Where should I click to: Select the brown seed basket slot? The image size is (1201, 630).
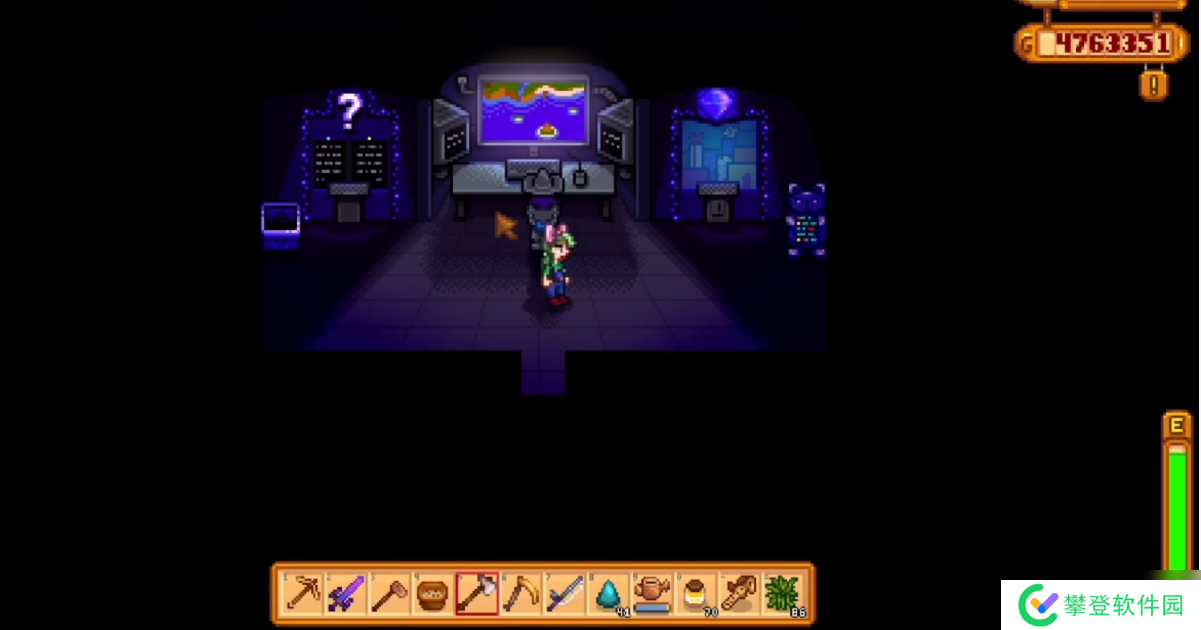pos(433,594)
